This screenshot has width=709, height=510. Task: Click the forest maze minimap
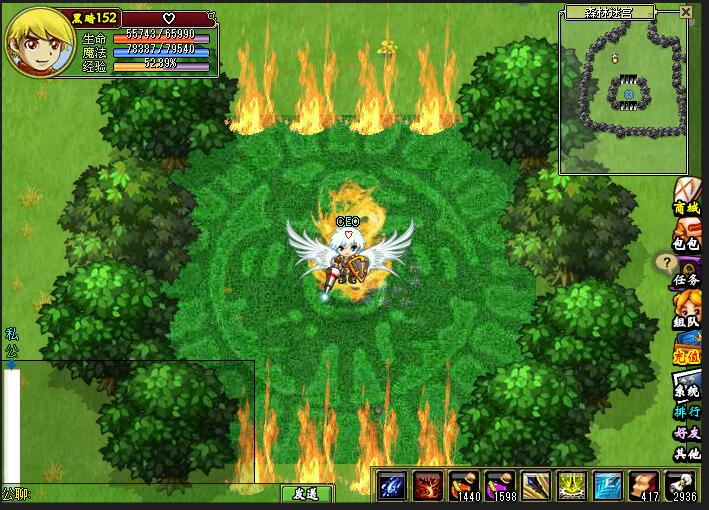click(x=623, y=97)
